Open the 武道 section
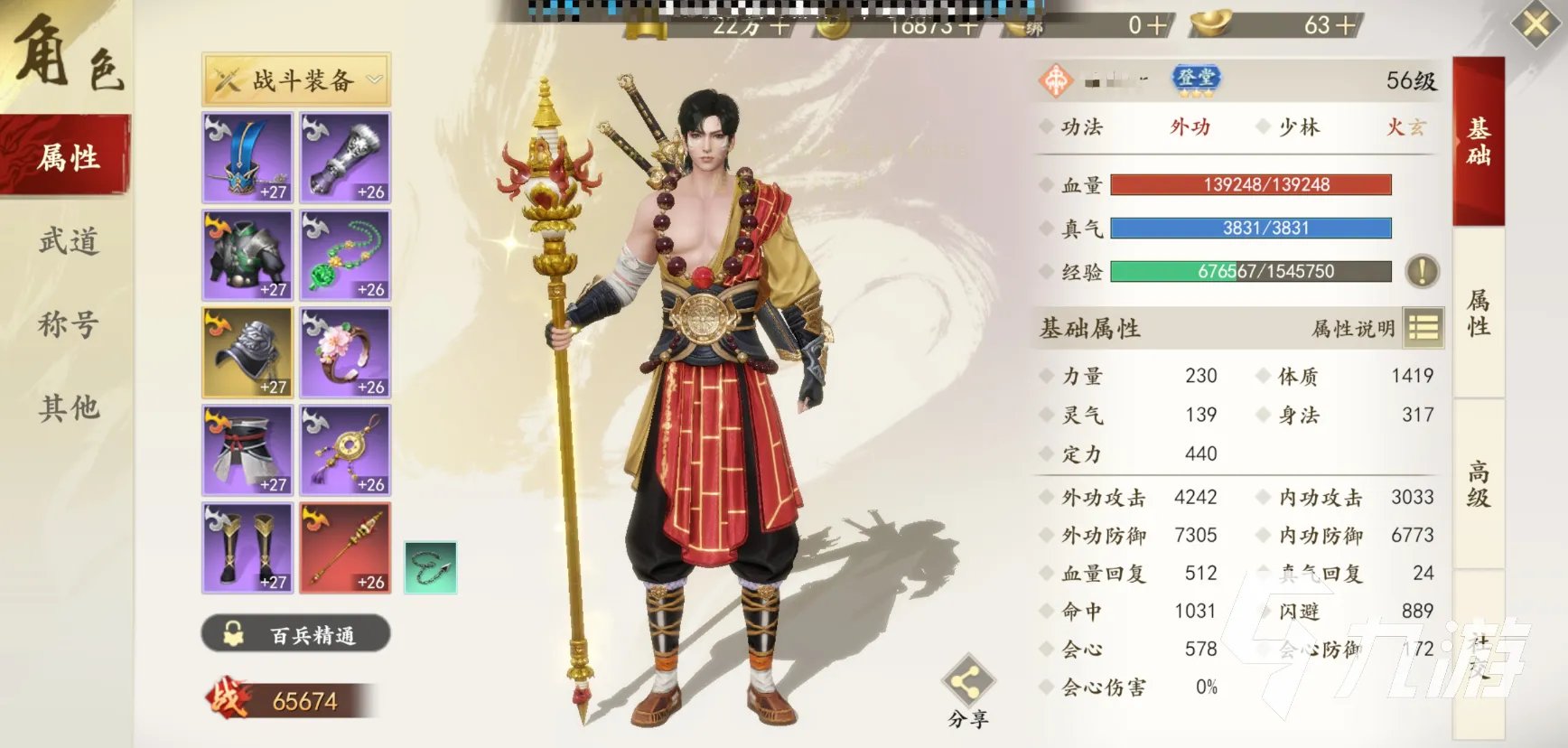Screen dimensions: 1568x748 pyautogui.click(x=67, y=241)
